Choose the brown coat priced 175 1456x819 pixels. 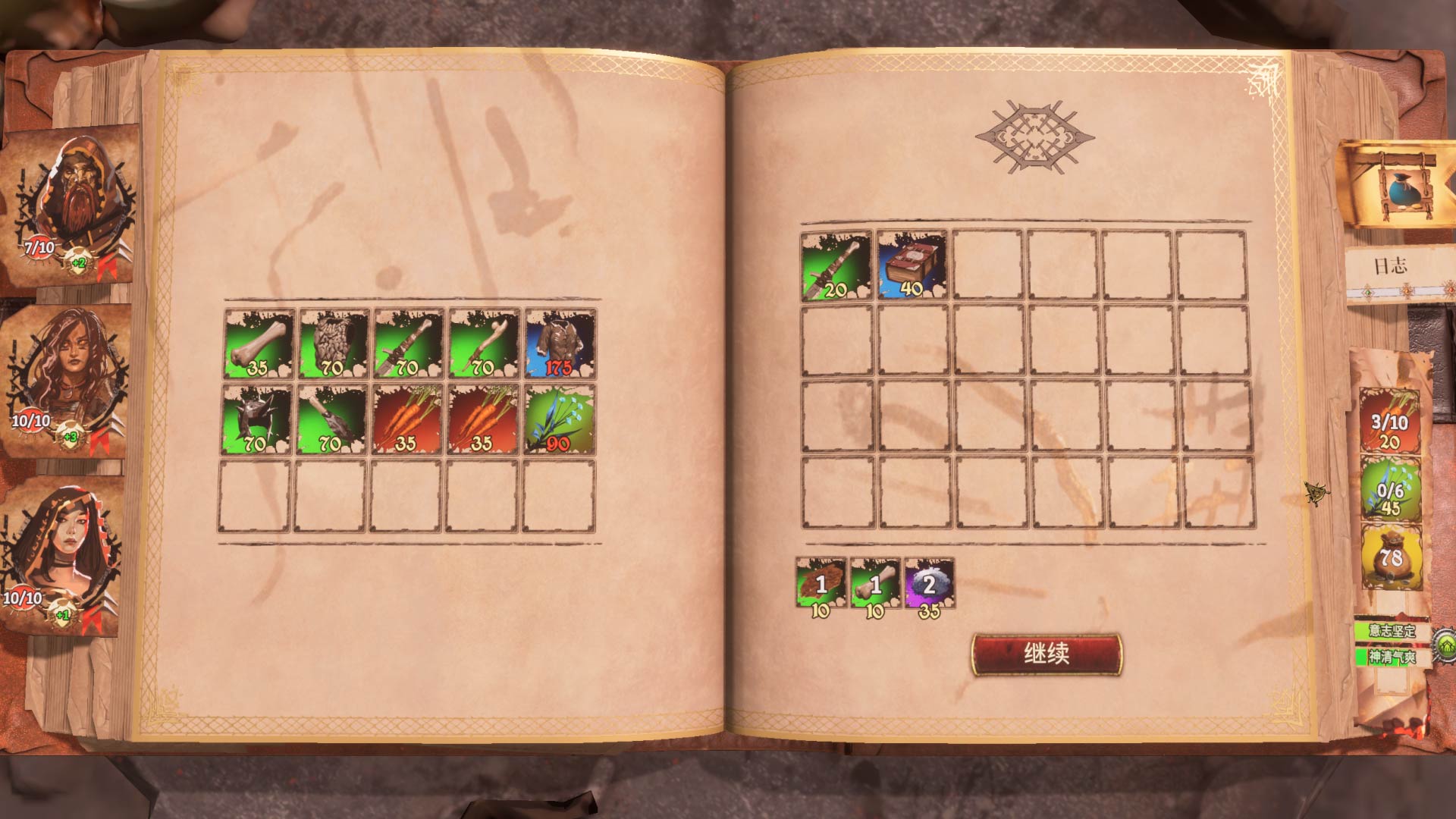click(560, 344)
